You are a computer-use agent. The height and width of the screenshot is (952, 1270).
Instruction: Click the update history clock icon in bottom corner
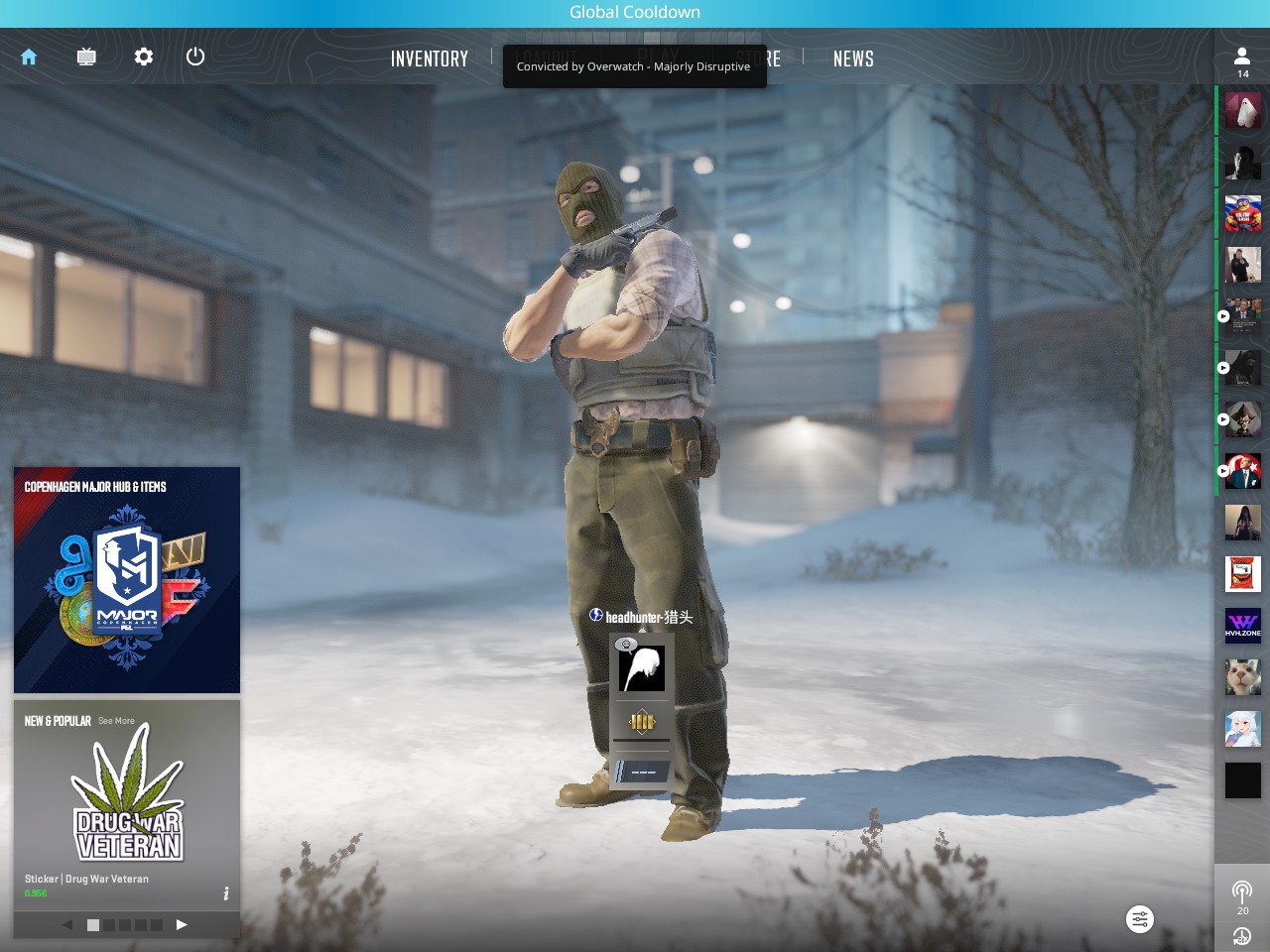[1242, 936]
